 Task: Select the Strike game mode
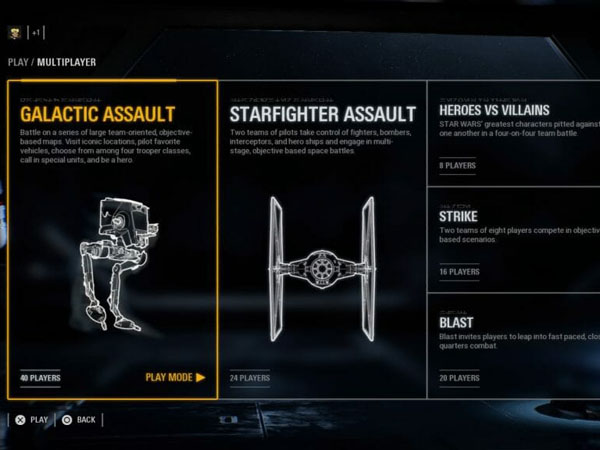point(513,240)
